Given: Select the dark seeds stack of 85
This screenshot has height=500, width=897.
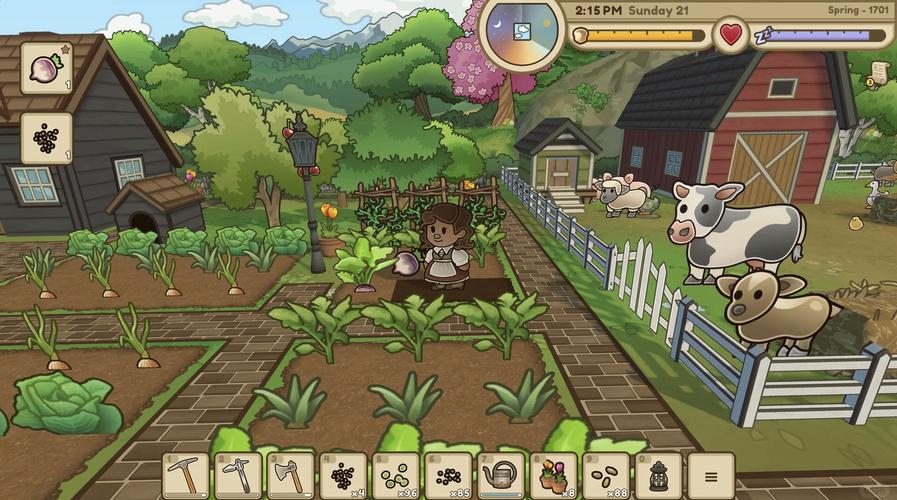Looking at the screenshot, I should pos(447,475).
